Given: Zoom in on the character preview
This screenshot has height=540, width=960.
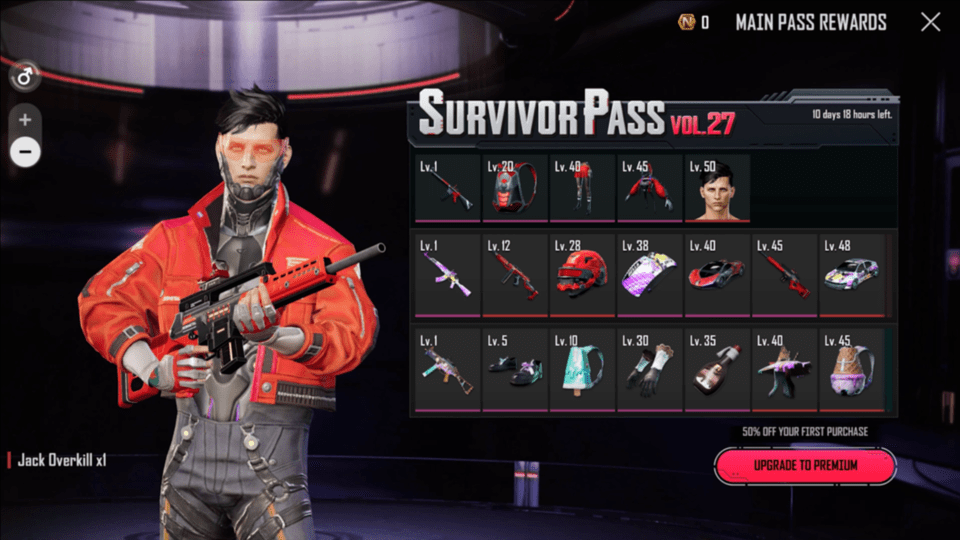Looking at the screenshot, I should click(25, 120).
